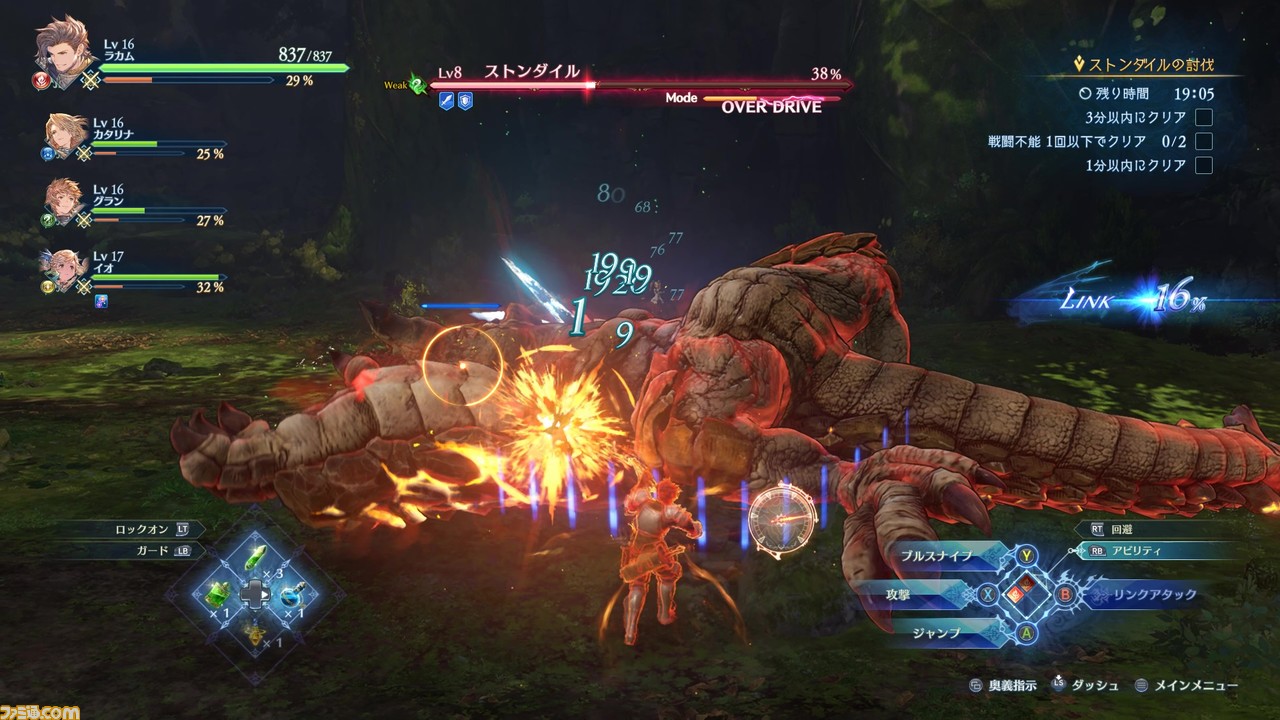The image size is (1280, 720).
Task: Choose Gran's portrait in the party list
Action: coord(64,201)
